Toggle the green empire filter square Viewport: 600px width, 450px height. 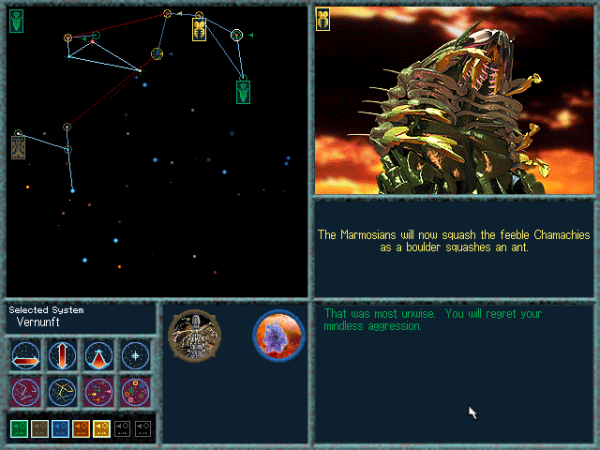click(19, 428)
